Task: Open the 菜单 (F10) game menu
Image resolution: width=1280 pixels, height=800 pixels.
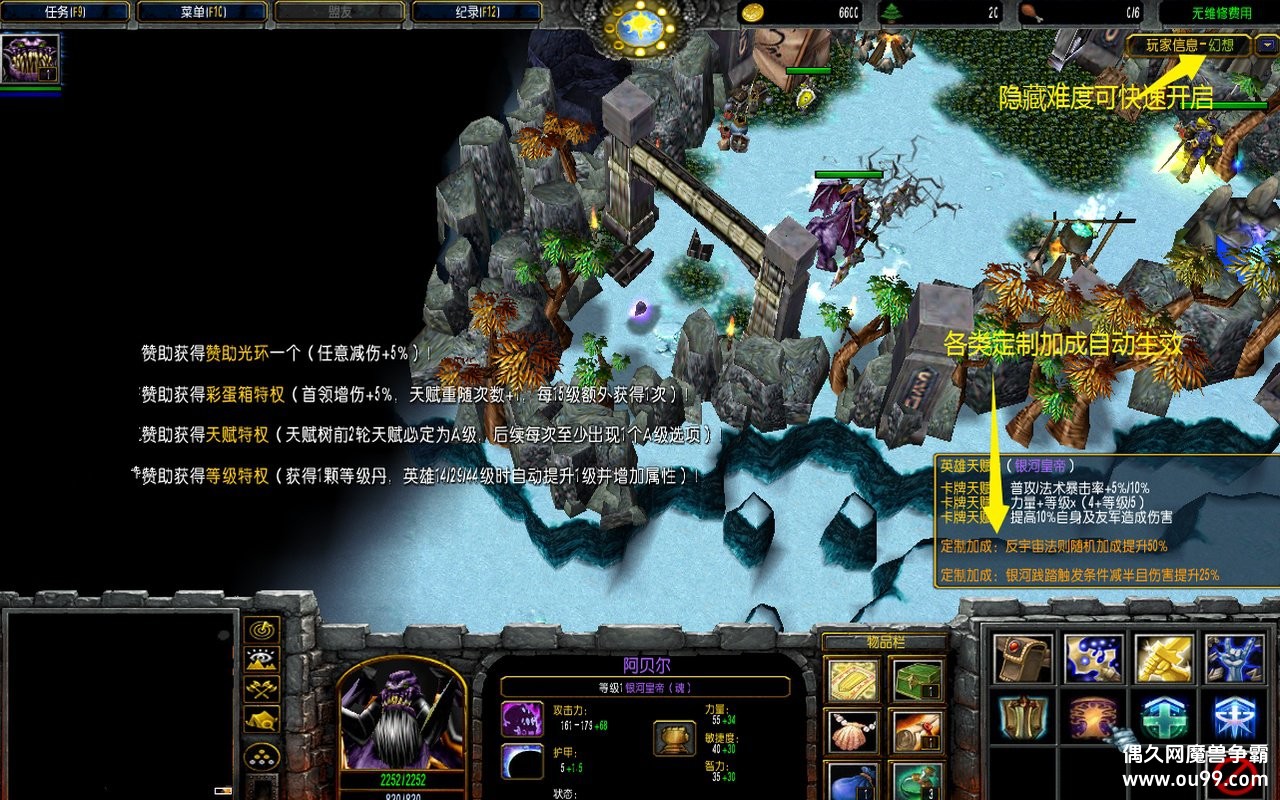Action: pyautogui.click(x=204, y=12)
